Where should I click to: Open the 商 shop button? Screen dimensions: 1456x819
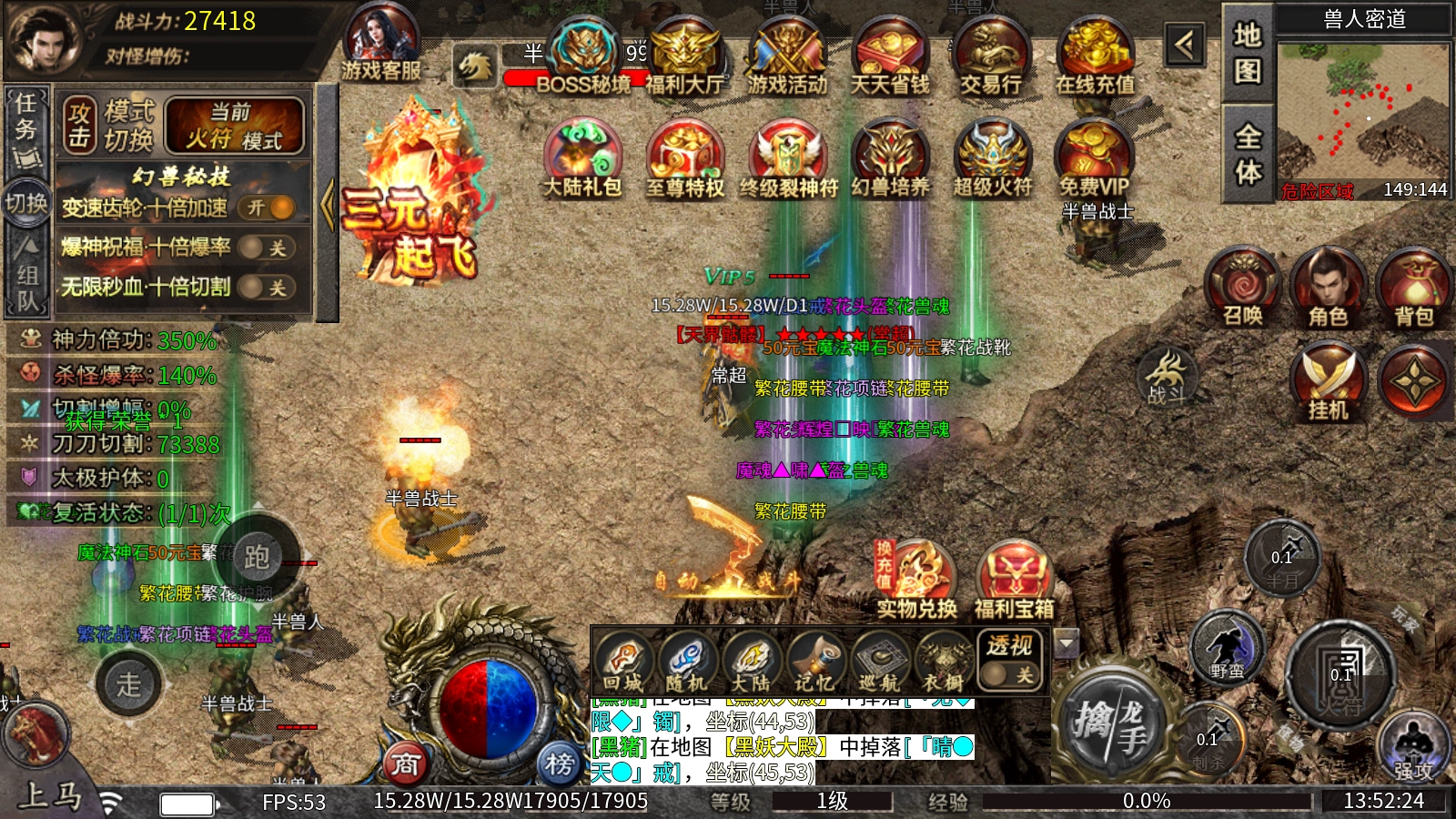[406, 763]
